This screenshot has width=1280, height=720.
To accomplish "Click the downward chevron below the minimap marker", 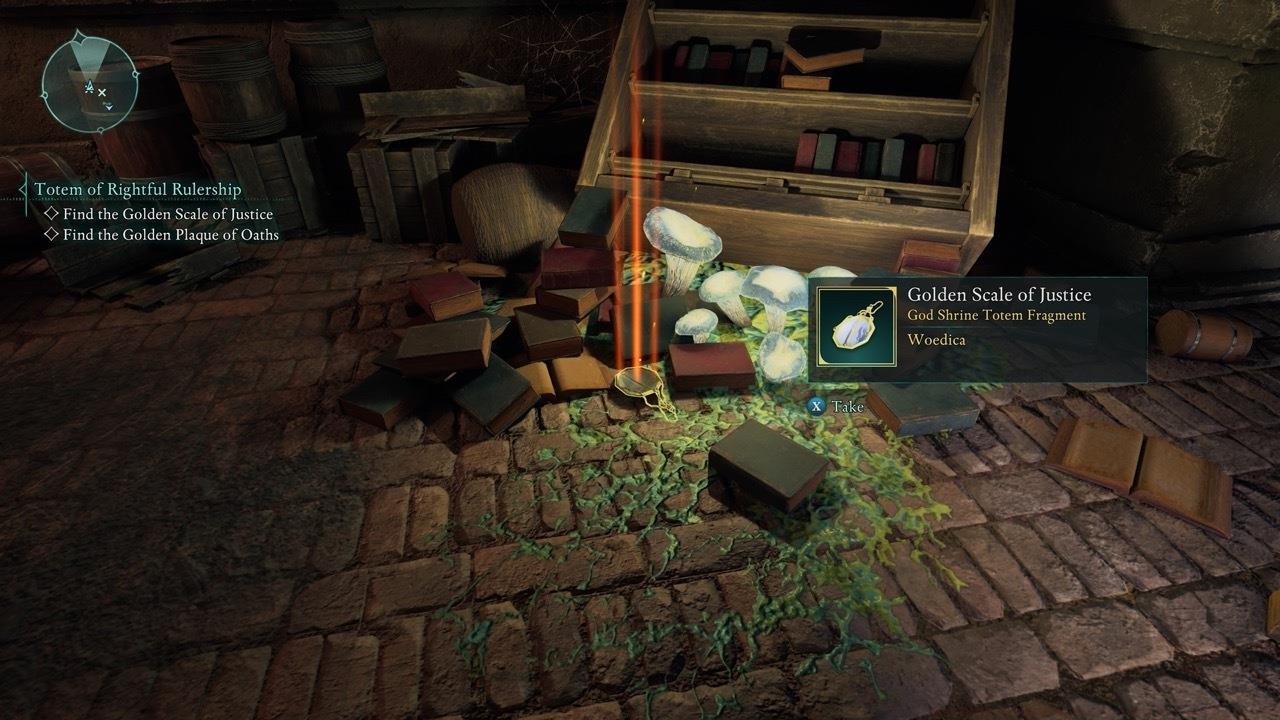I will [109, 107].
